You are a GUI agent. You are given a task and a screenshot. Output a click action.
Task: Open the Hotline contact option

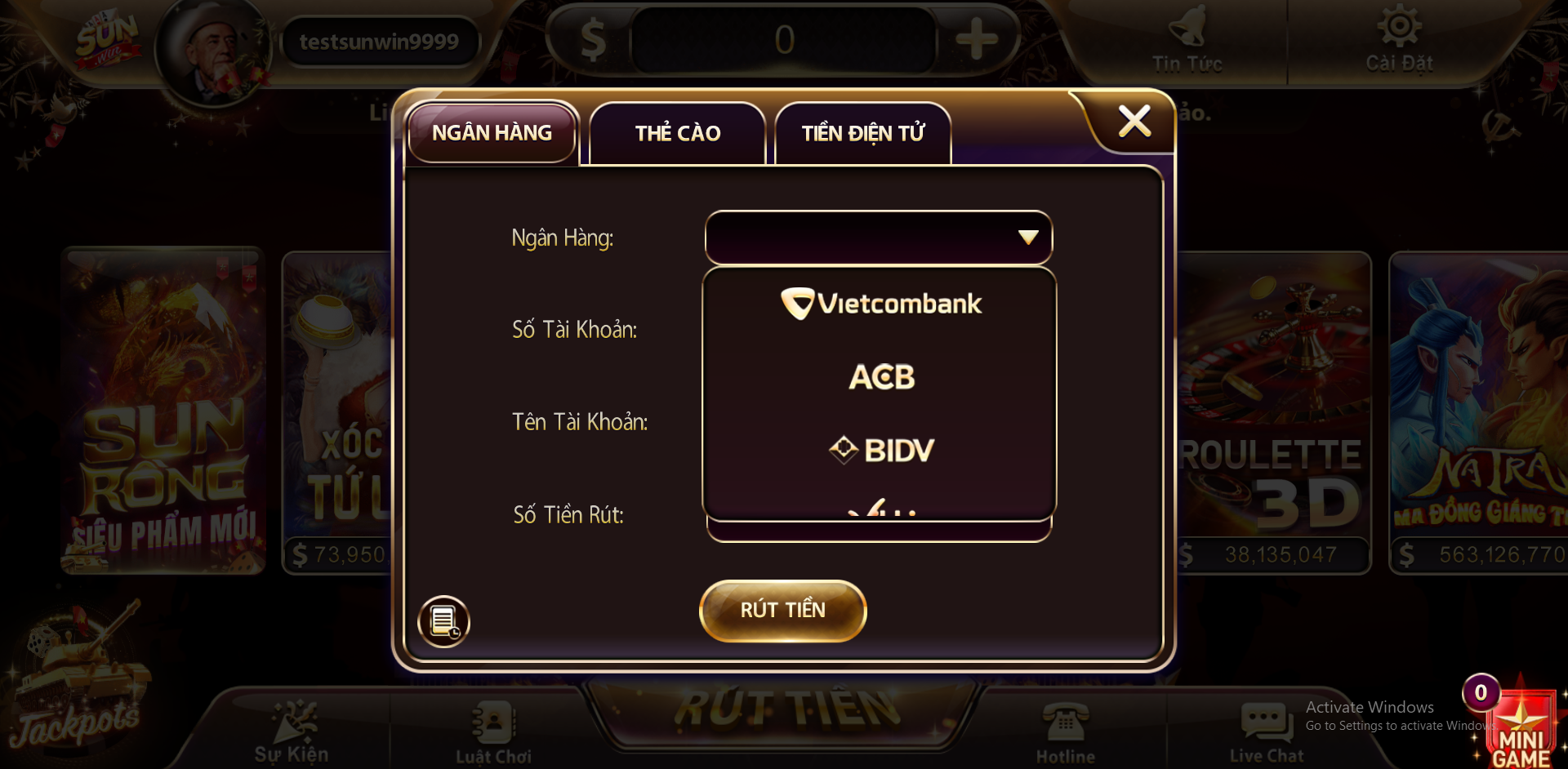coord(1065,732)
